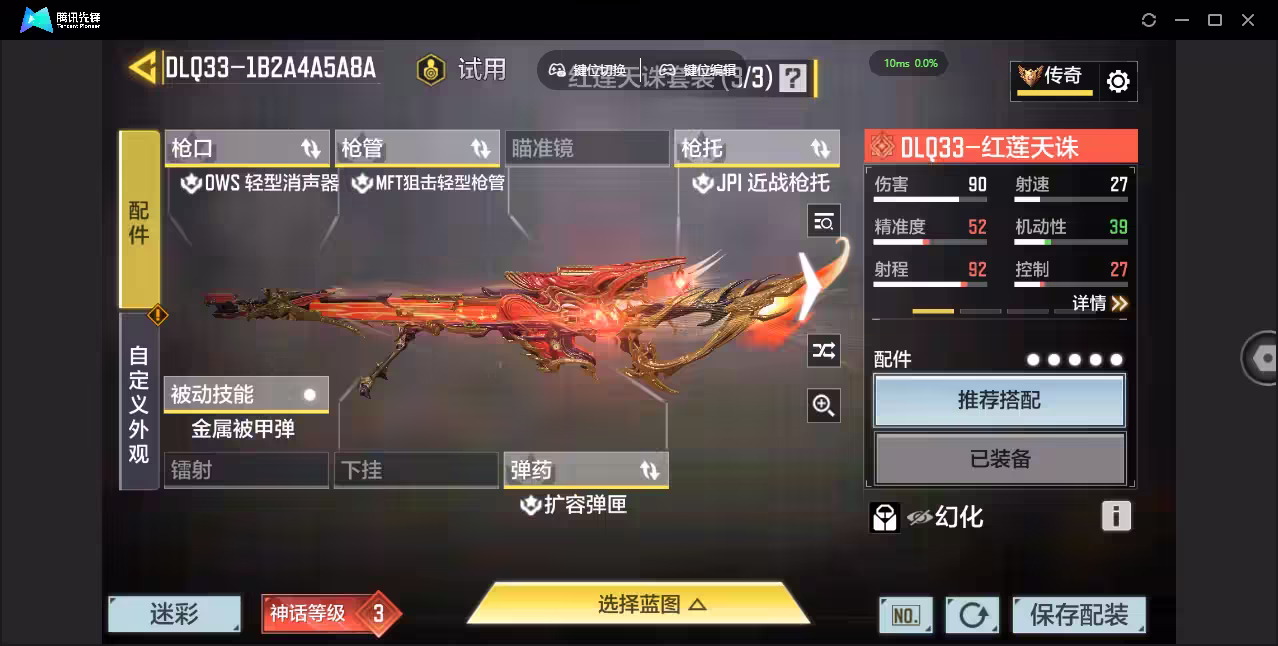Open the gear settings icon
The height and width of the screenshot is (646, 1278).
point(1118,81)
